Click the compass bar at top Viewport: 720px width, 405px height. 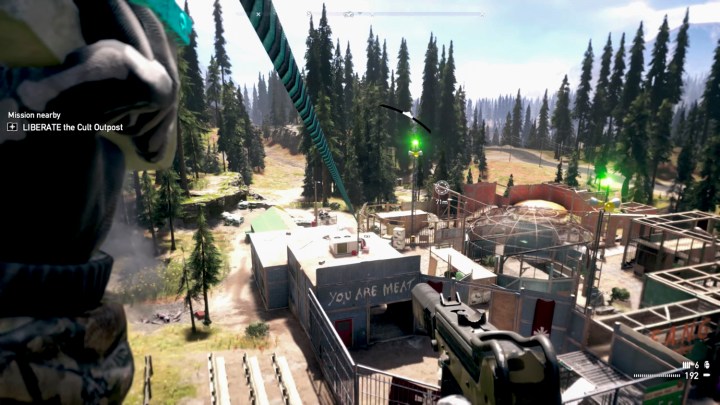click(410, 14)
